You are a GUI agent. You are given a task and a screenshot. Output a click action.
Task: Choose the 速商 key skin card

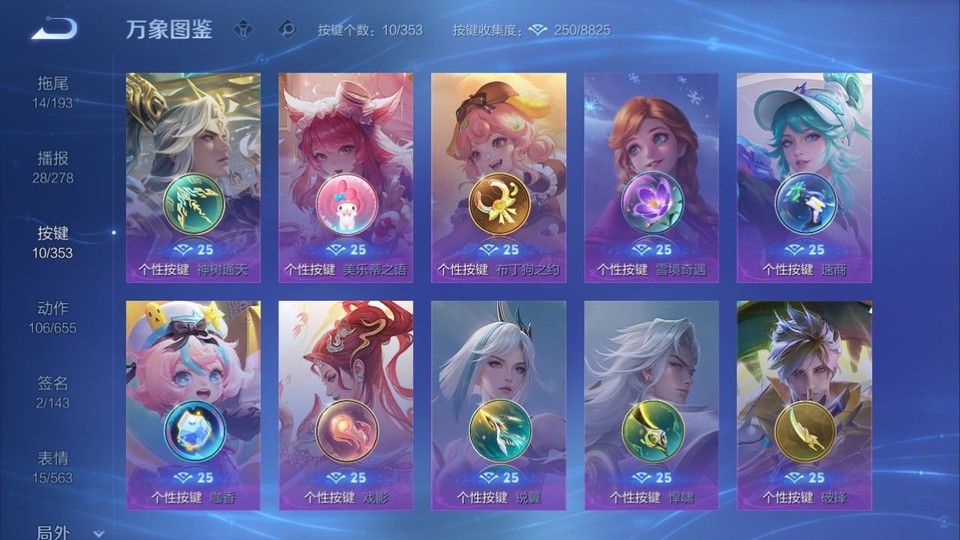click(804, 177)
